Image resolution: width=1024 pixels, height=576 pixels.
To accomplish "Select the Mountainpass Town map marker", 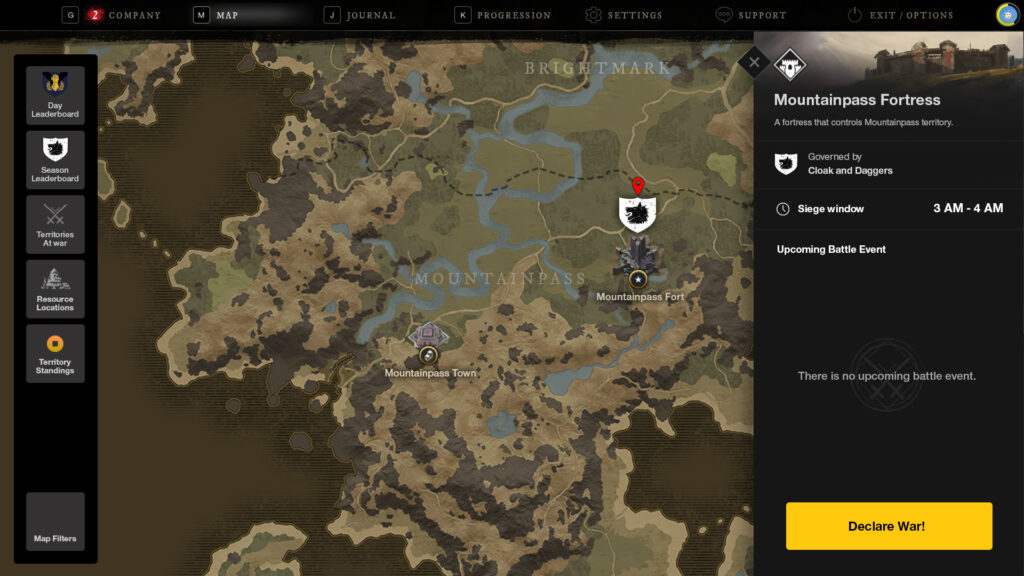I will 428,355.
